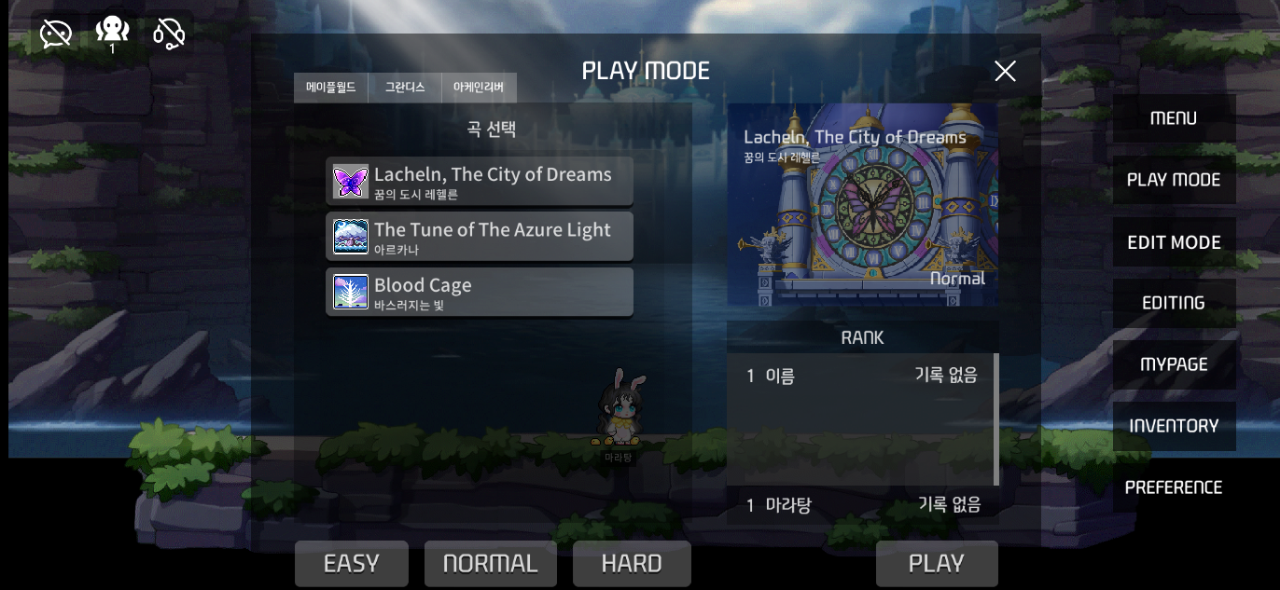1280x590 pixels.
Task: Switch to the 메이플월드 tab
Action: (331, 88)
